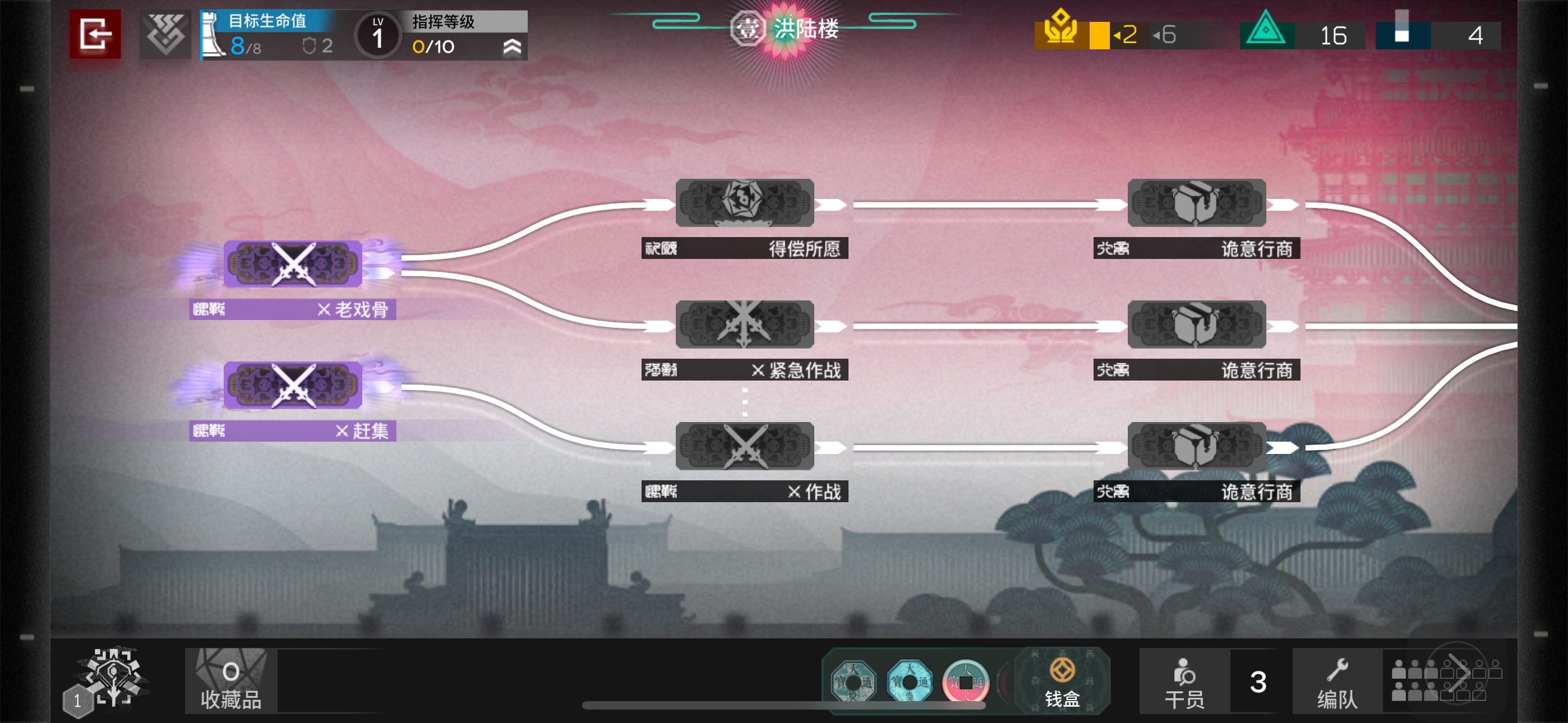
Task: Expand the 指挥等级 command level panel
Action: click(513, 47)
